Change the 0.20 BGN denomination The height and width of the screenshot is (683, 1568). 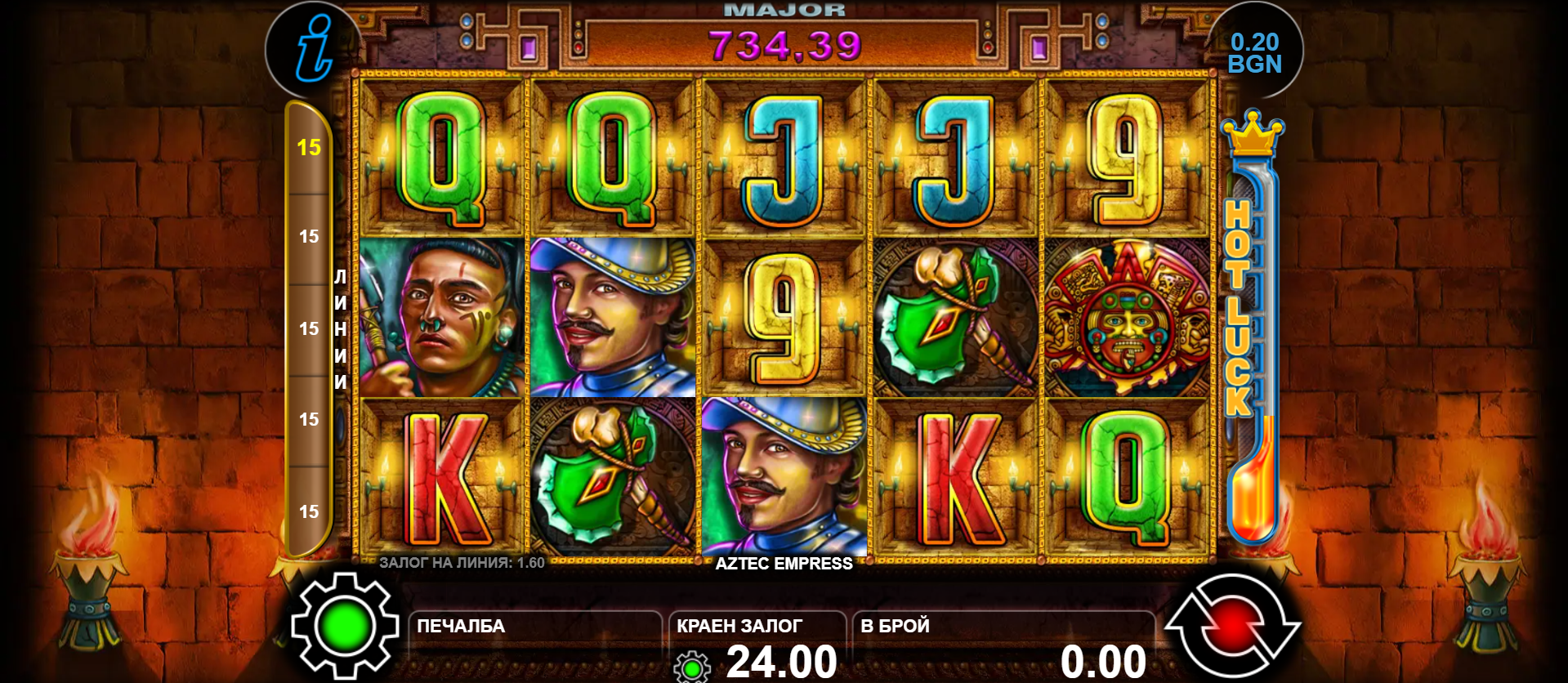1254,53
